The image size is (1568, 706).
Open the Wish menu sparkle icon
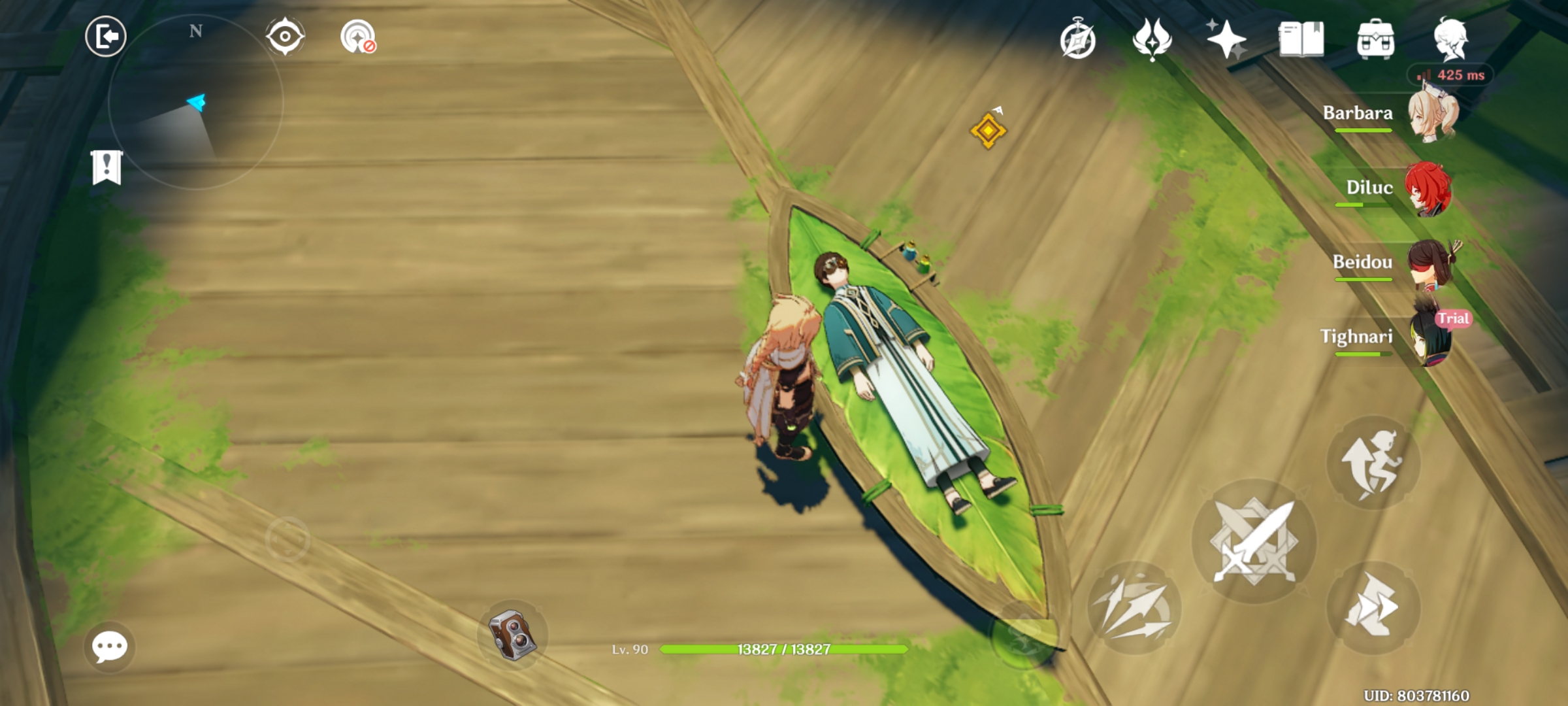click(x=1227, y=41)
